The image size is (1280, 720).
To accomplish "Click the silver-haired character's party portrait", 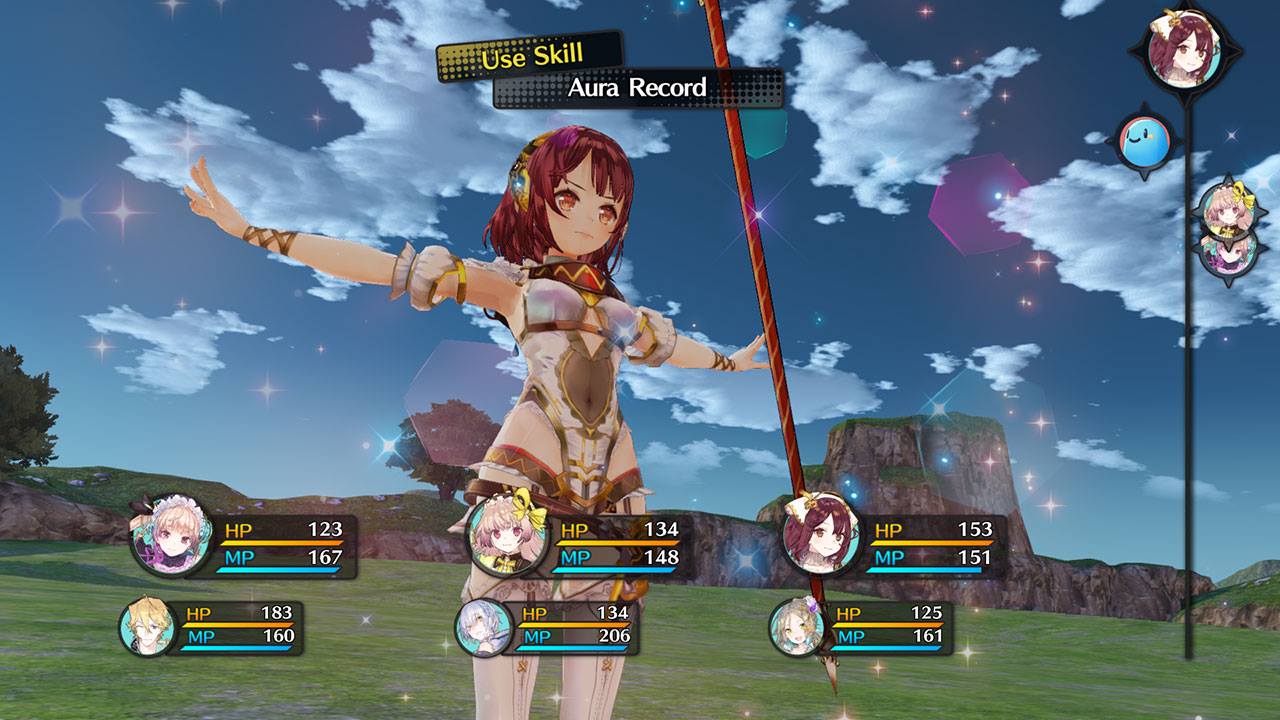I will pyautogui.click(x=484, y=628).
